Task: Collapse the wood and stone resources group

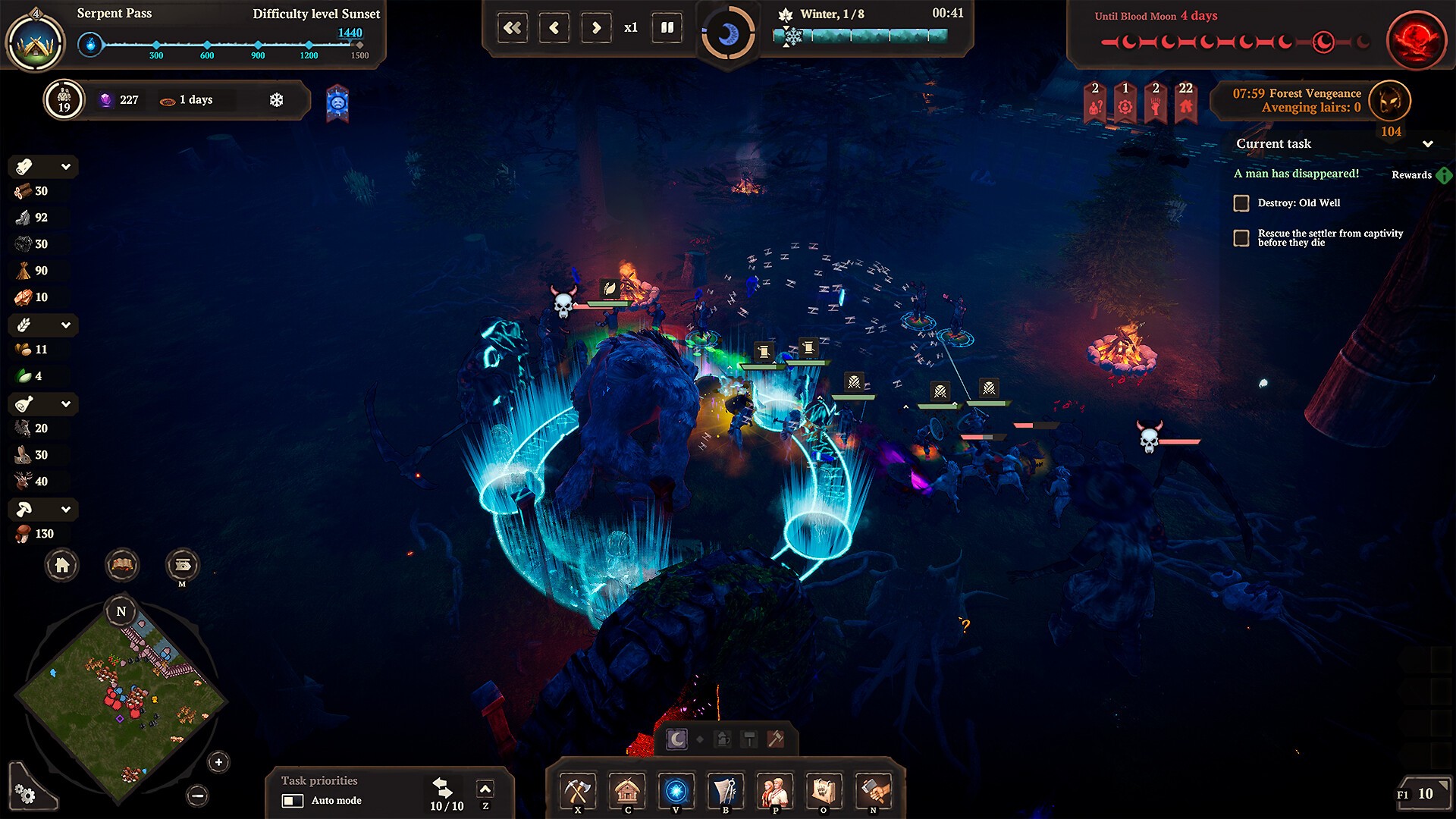Action: (x=66, y=167)
